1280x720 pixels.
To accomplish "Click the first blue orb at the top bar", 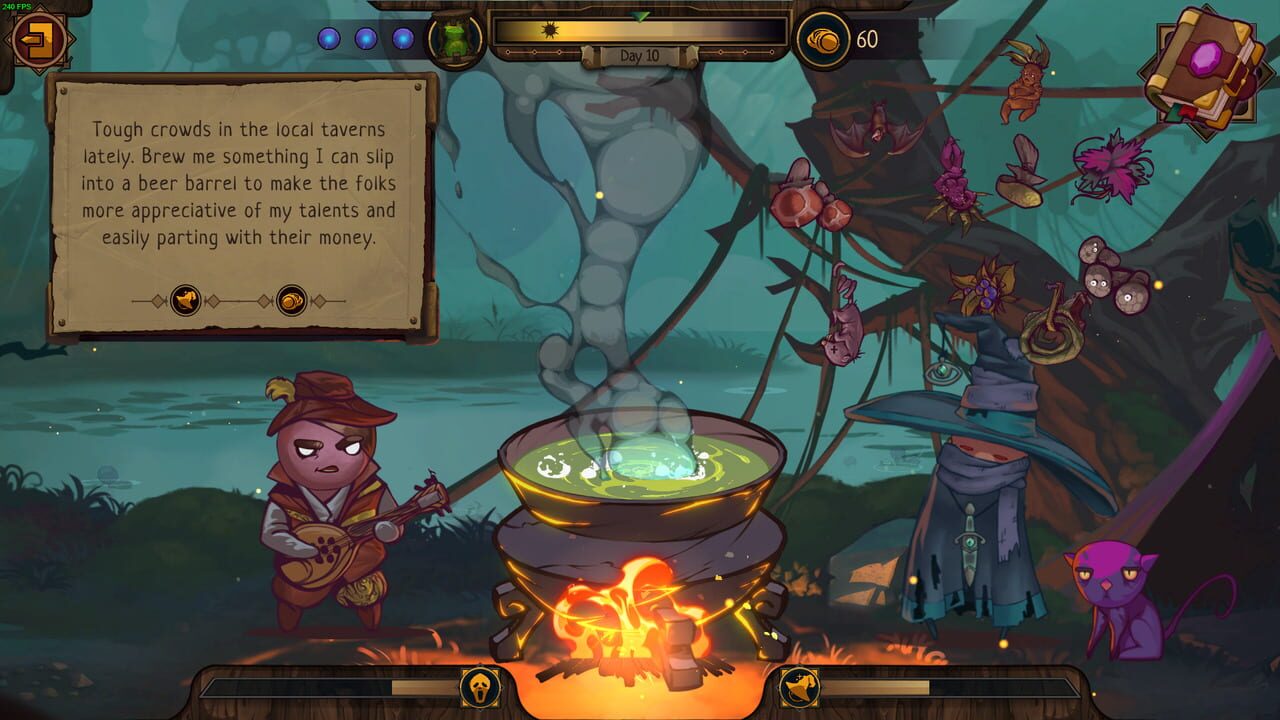I will click(330, 38).
